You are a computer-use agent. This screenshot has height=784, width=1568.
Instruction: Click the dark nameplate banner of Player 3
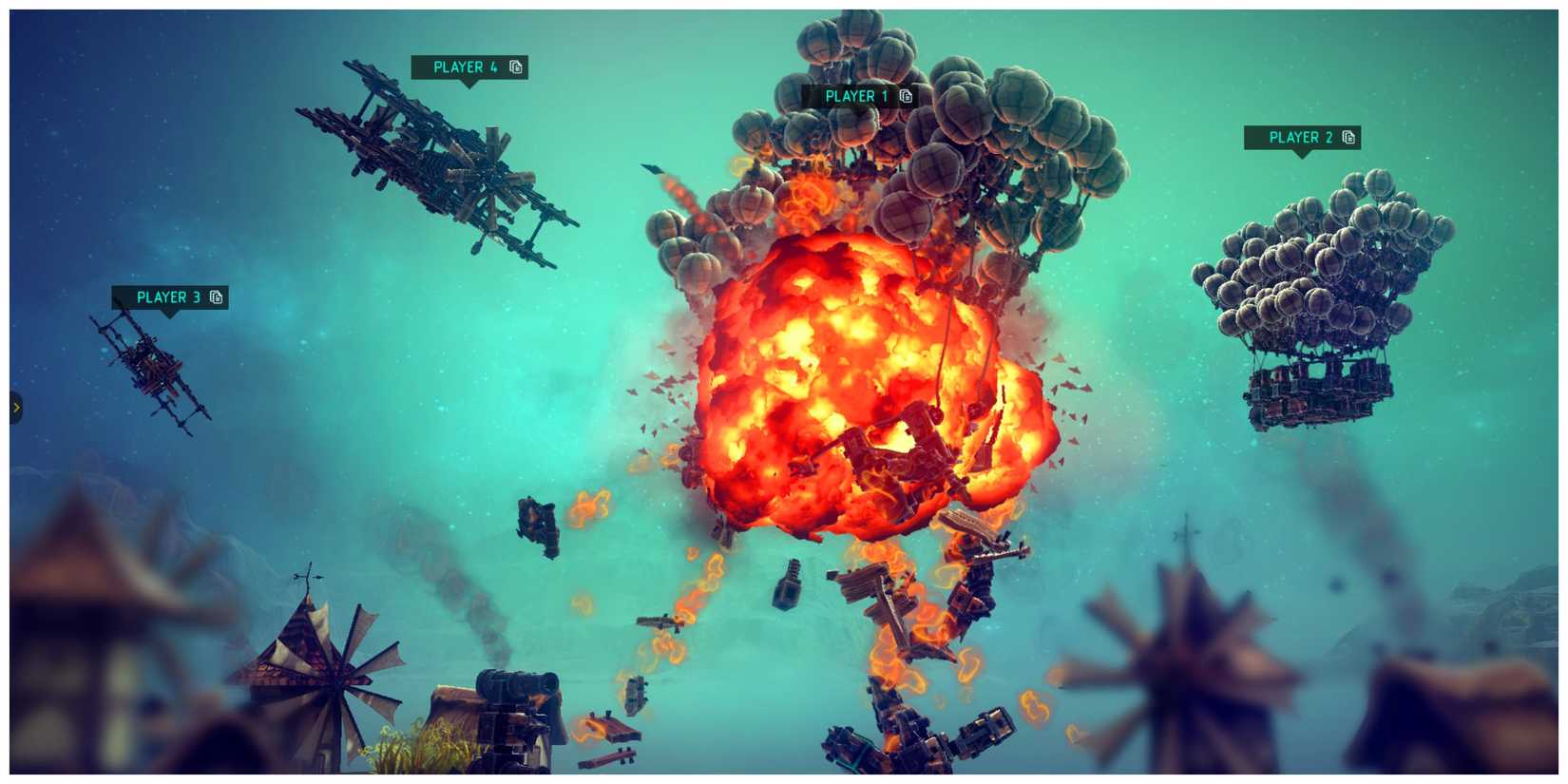click(x=171, y=297)
